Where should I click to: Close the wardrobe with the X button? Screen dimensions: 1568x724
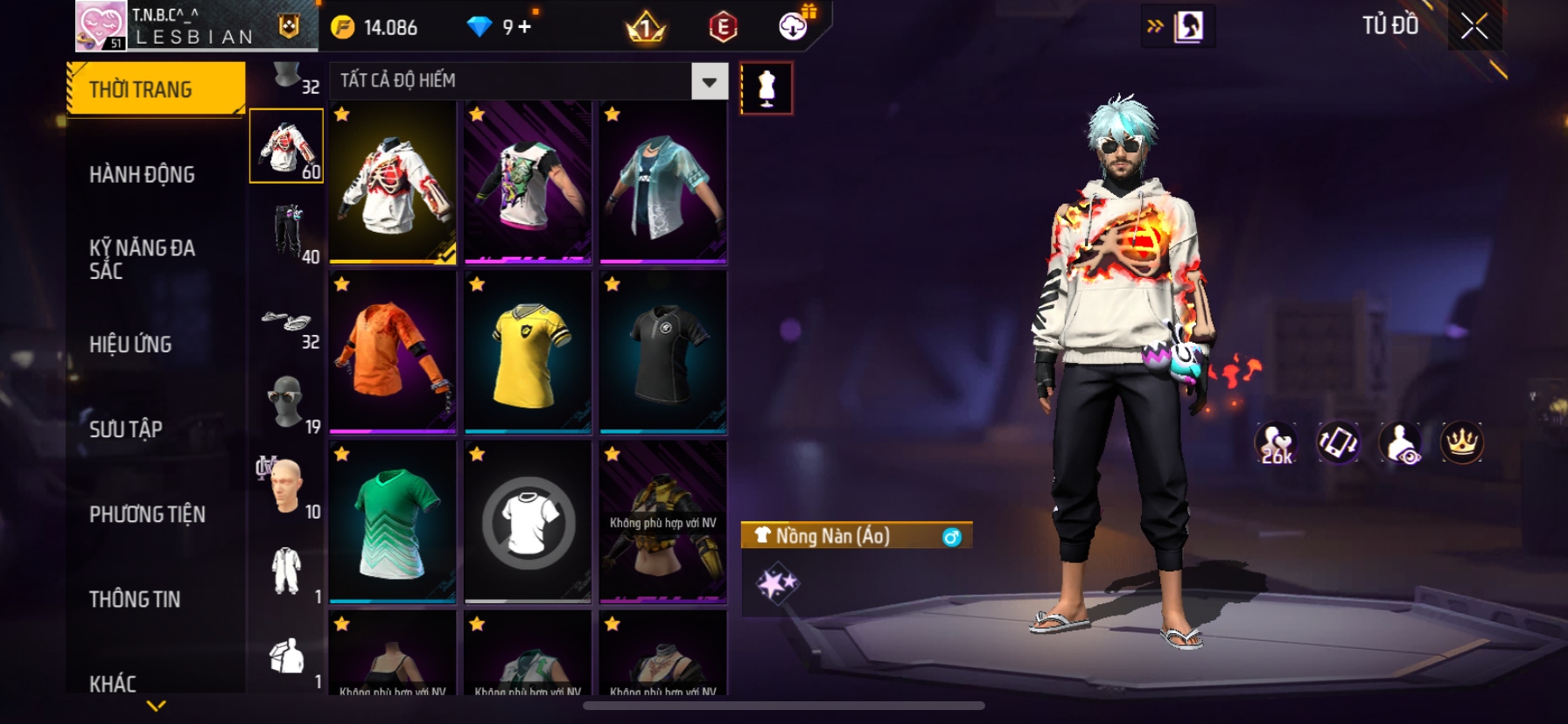(1474, 26)
